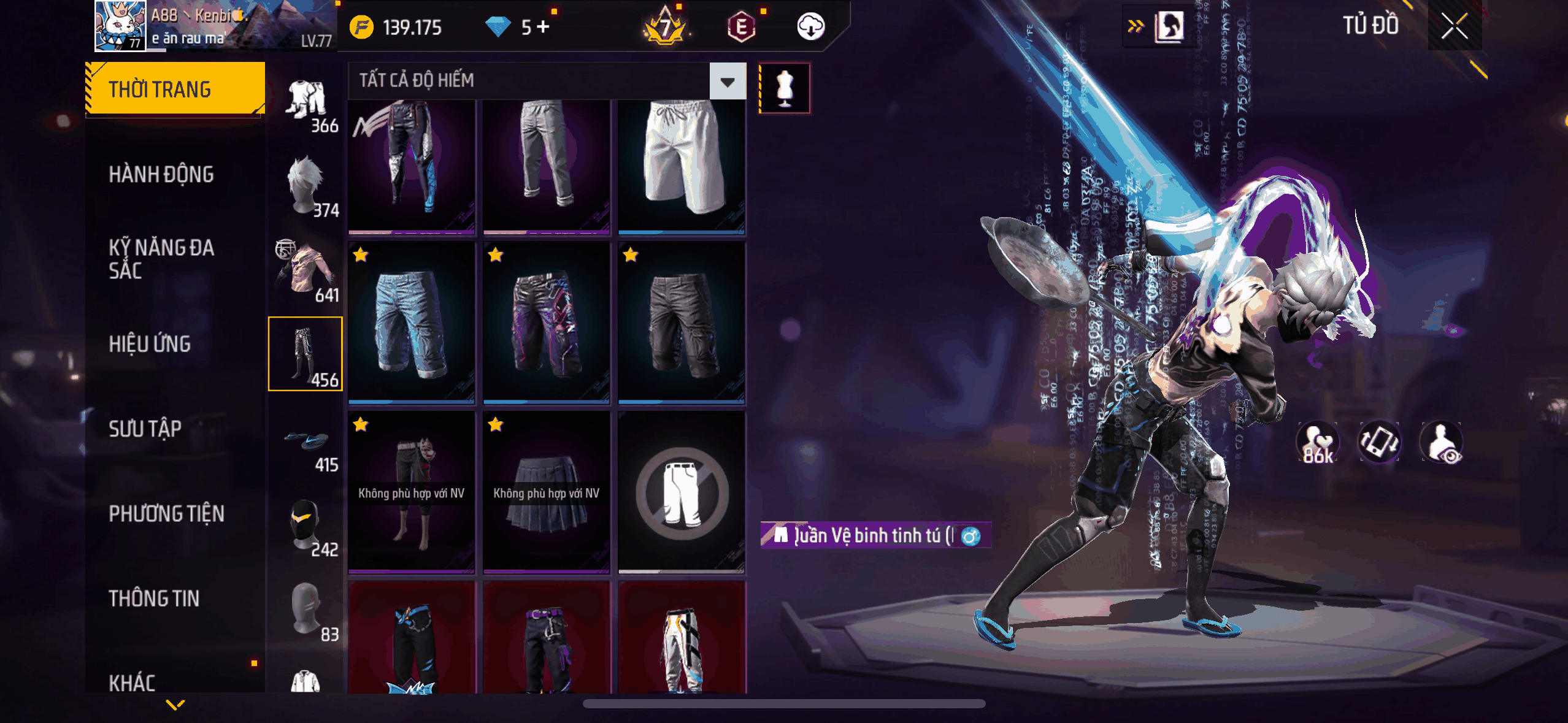Go to Phương Tiện tab

click(166, 514)
